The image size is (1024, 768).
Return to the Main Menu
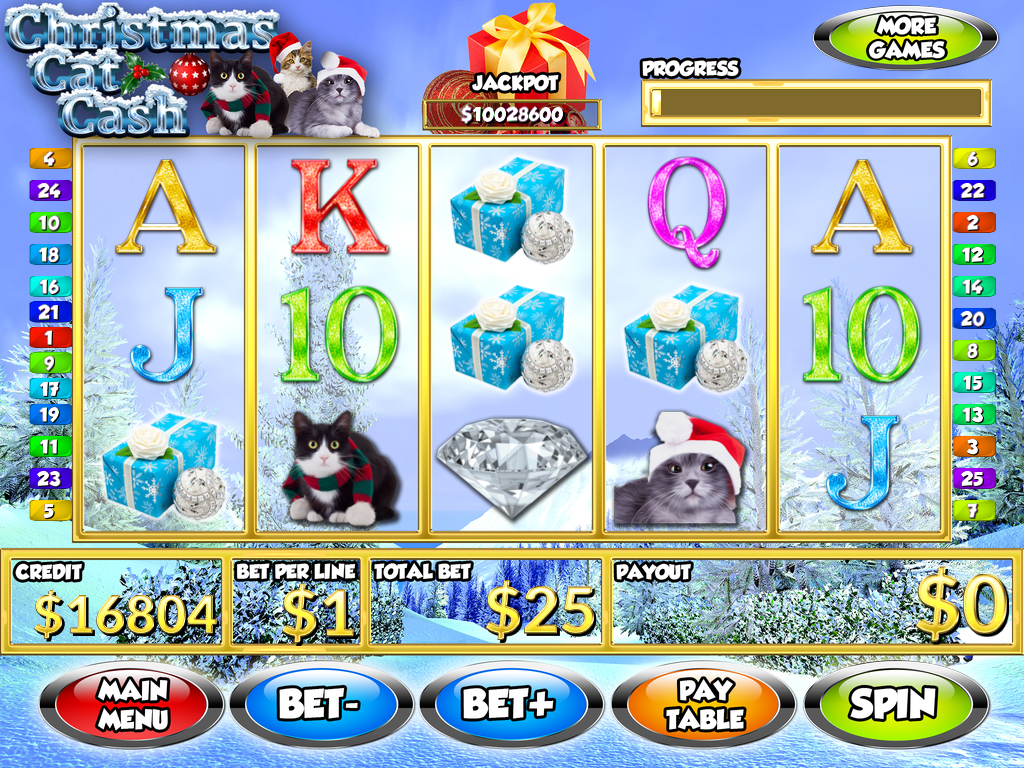(133, 704)
